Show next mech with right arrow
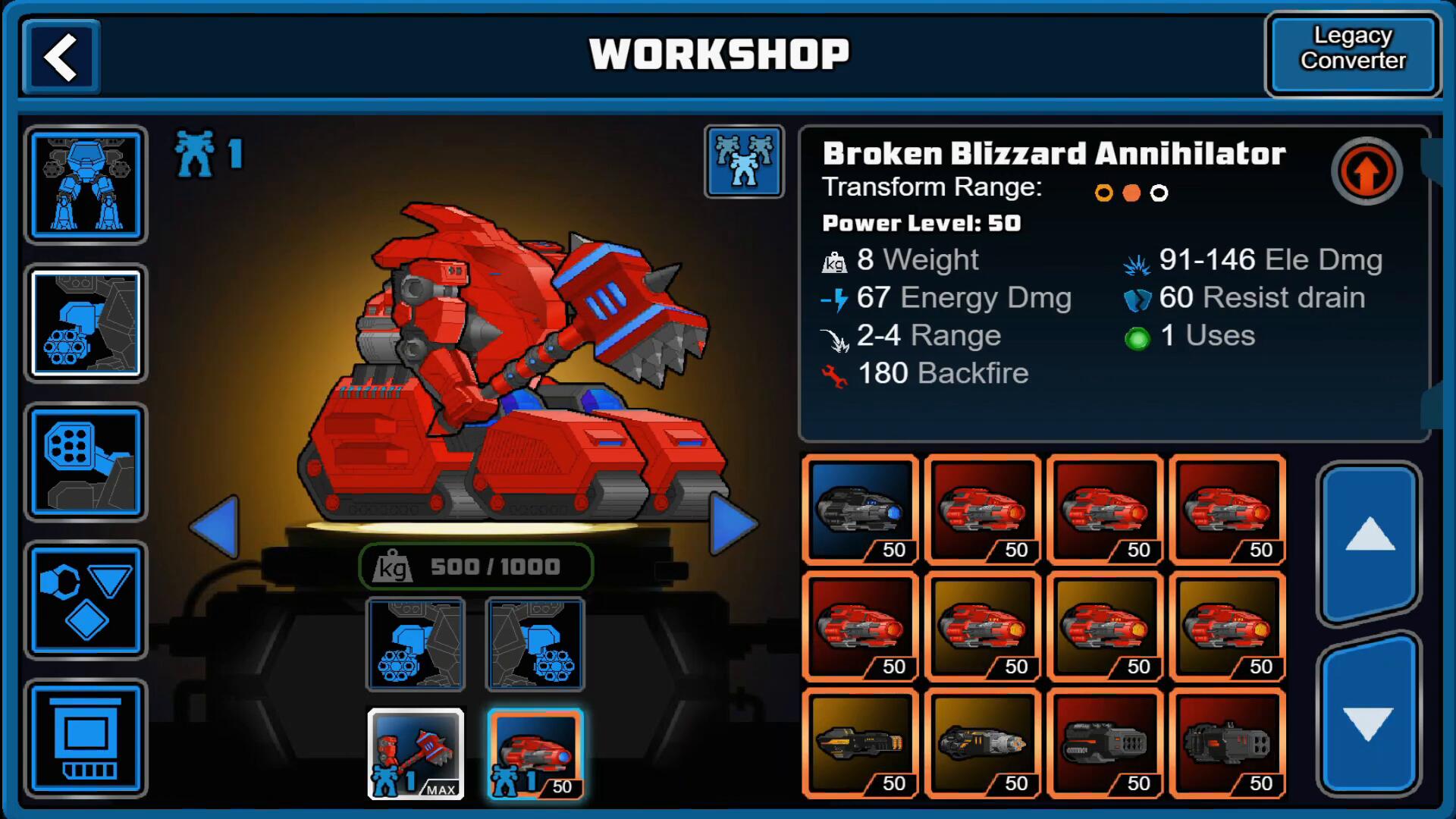Image resolution: width=1456 pixels, height=819 pixels. [x=733, y=523]
